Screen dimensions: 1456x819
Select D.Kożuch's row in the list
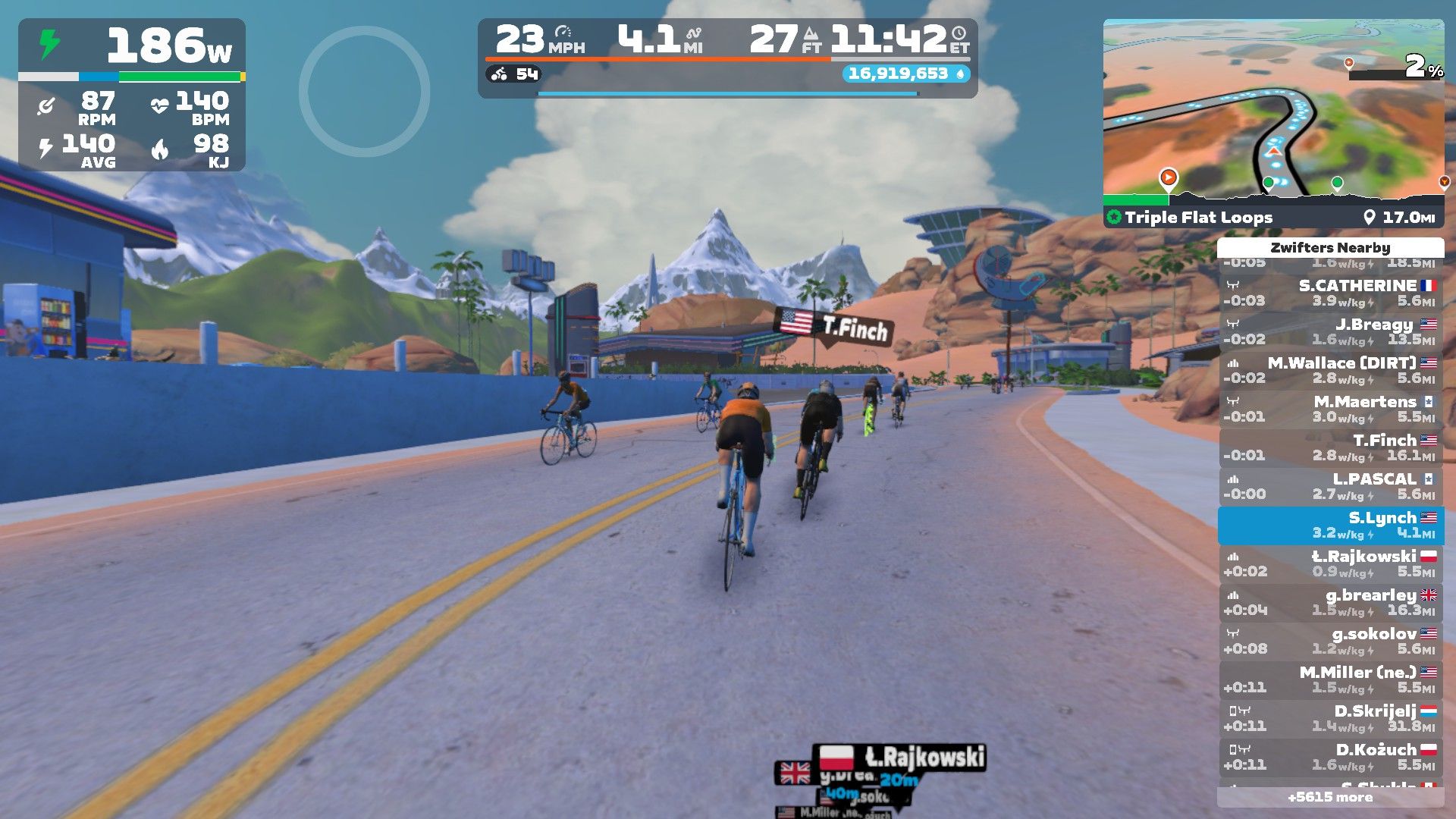[x=1330, y=757]
